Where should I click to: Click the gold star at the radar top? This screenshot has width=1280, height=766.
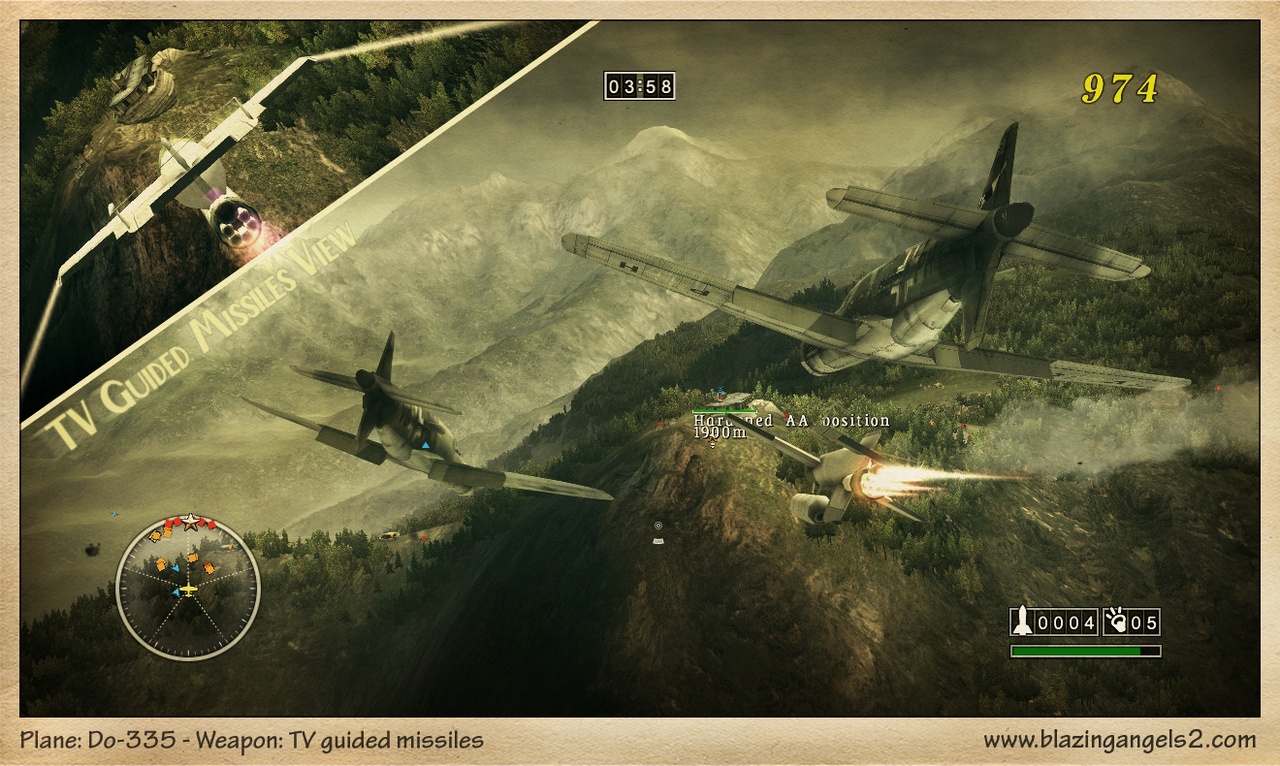(190, 521)
